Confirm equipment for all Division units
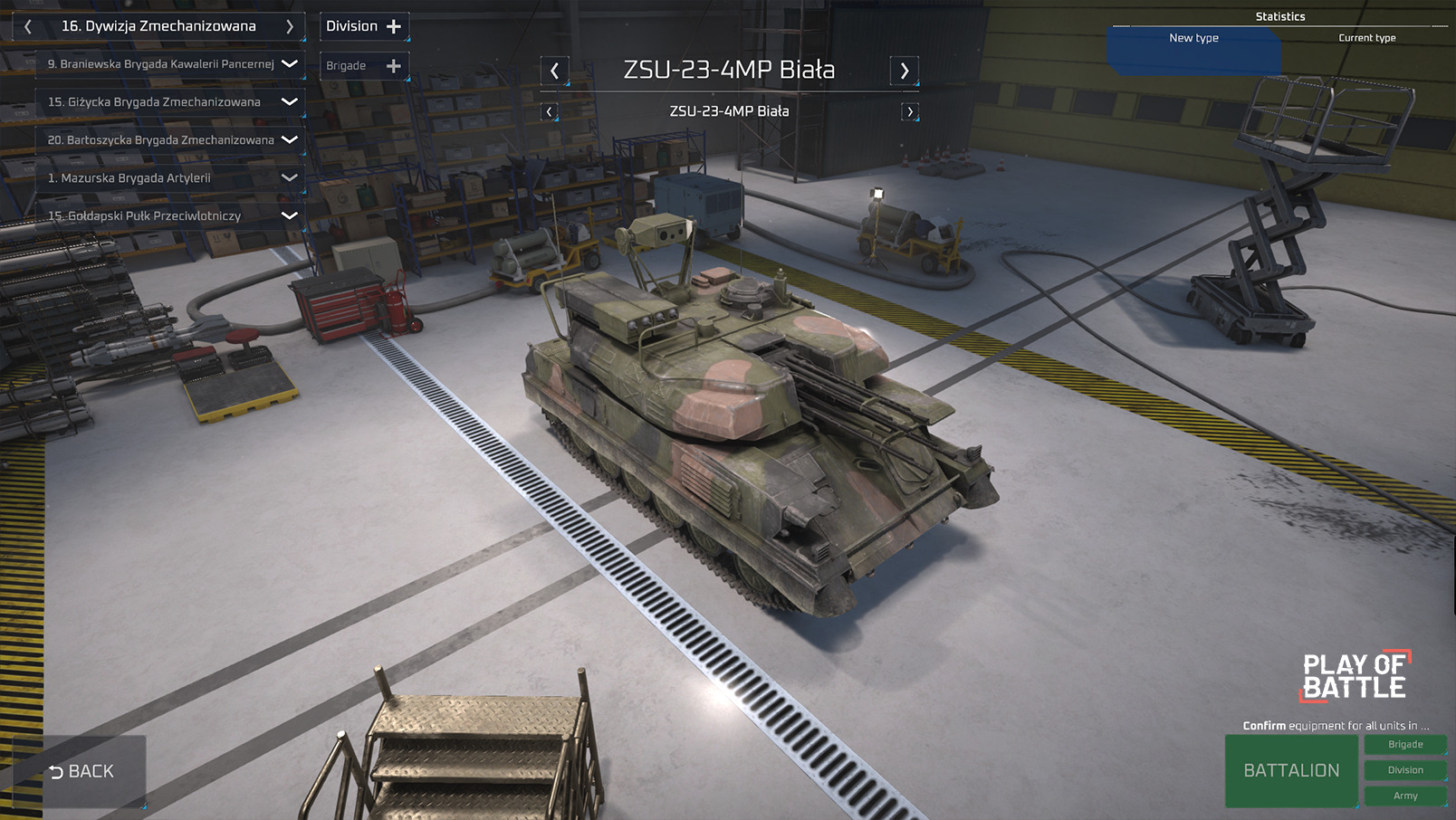The height and width of the screenshot is (820, 1456). pos(1405,770)
